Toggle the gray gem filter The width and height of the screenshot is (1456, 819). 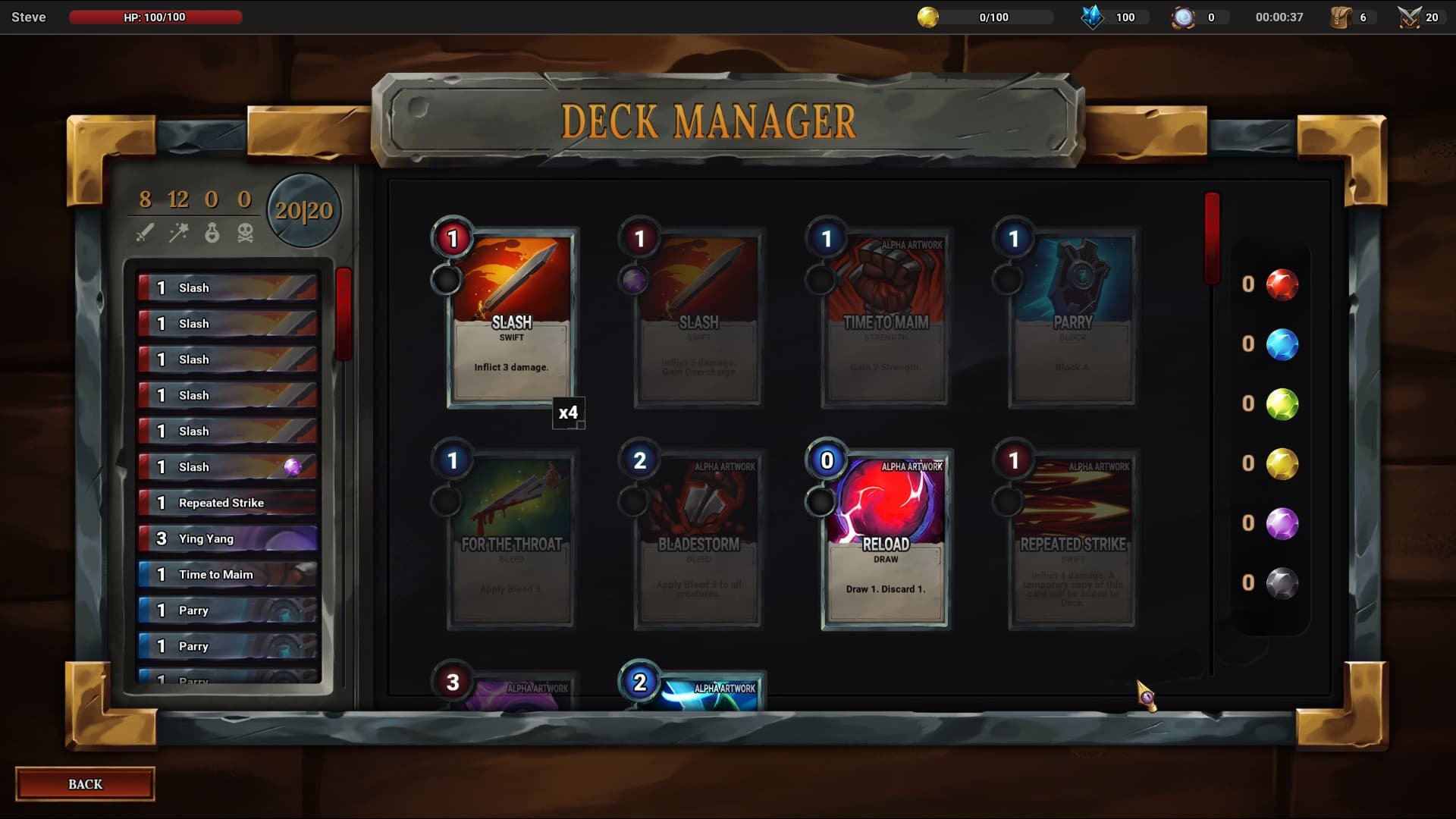pos(1280,582)
